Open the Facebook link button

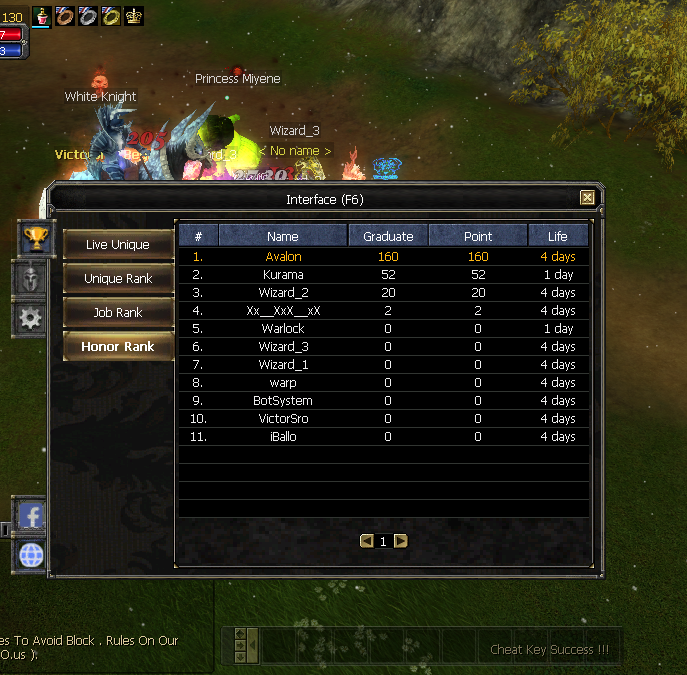pos(32,516)
